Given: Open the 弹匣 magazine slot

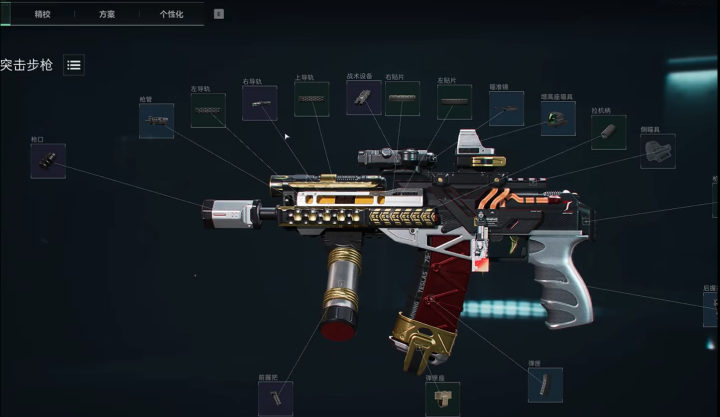Looking at the screenshot, I should click(545, 384).
